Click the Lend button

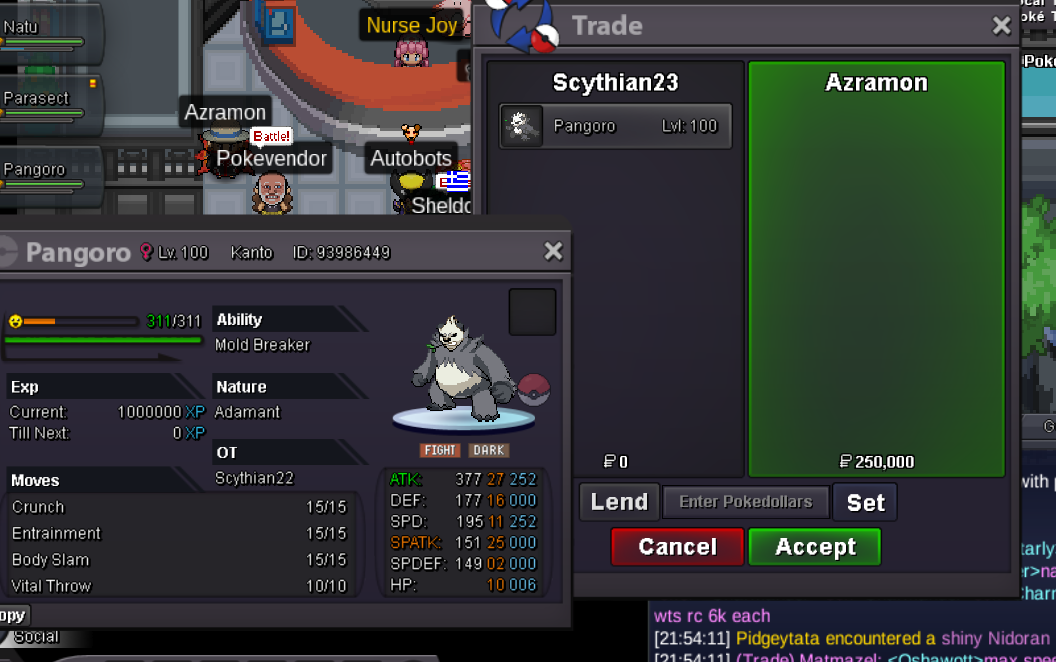pyautogui.click(x=618, y=502)
